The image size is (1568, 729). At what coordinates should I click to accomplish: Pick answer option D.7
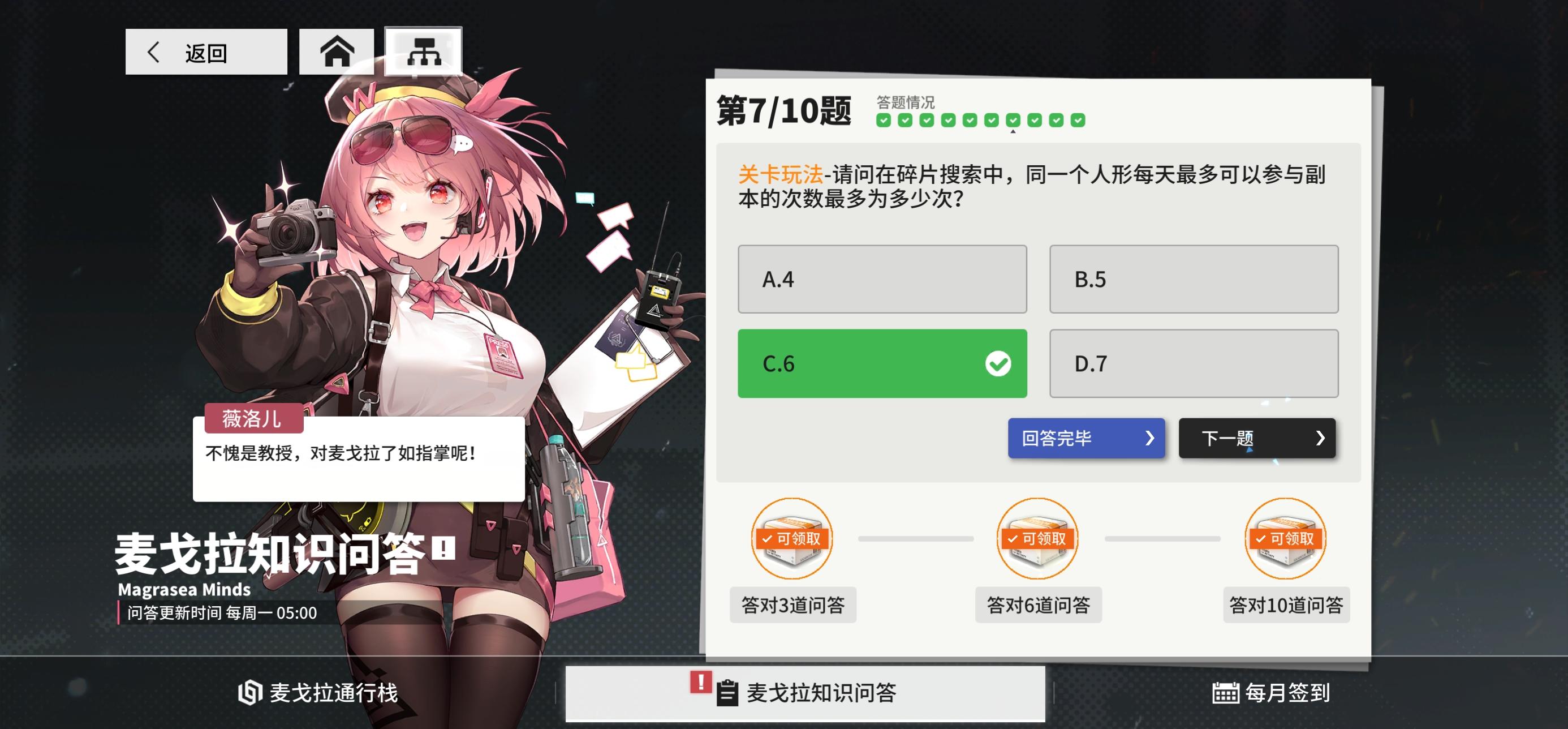(x=1194, y=363)
